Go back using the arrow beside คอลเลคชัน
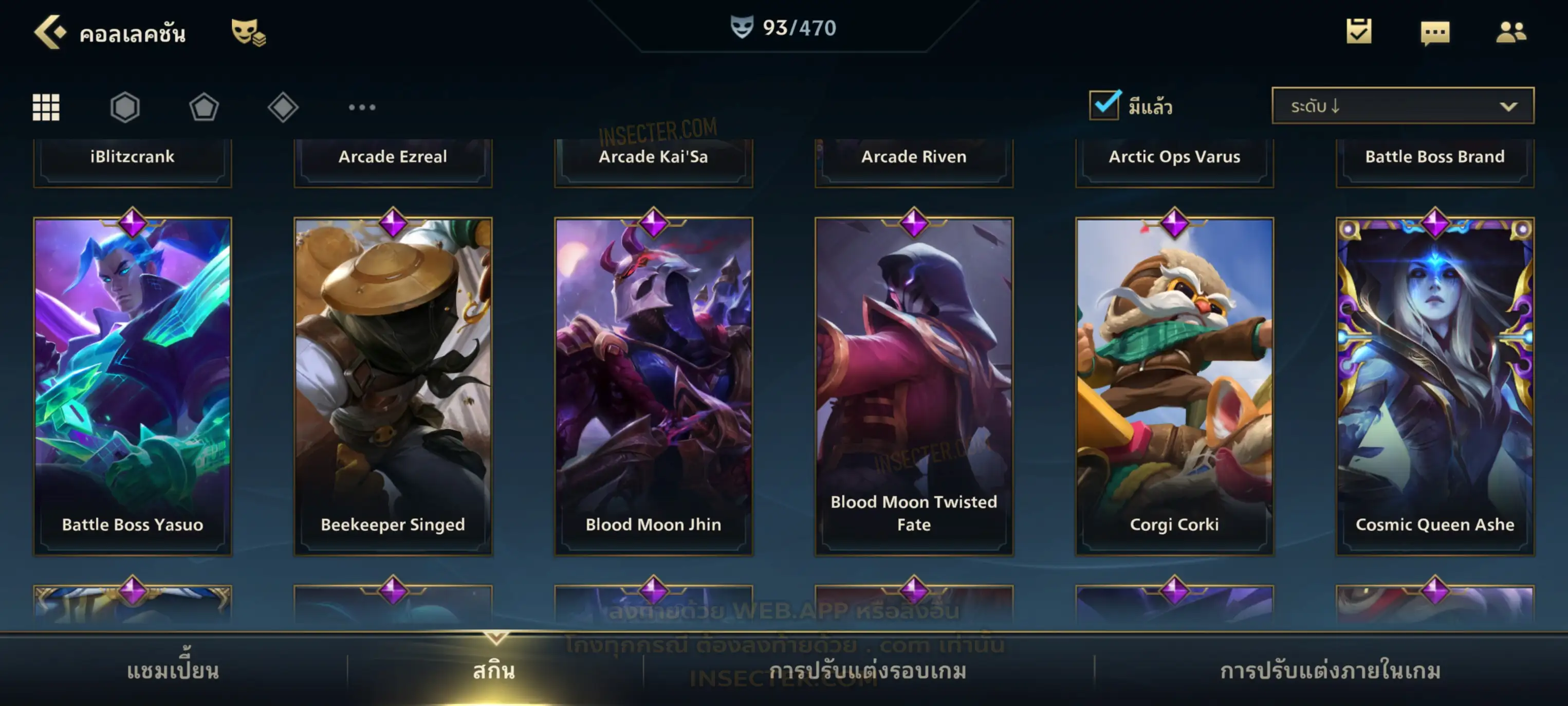This screenshot has height=706, width=1568. 50,32
